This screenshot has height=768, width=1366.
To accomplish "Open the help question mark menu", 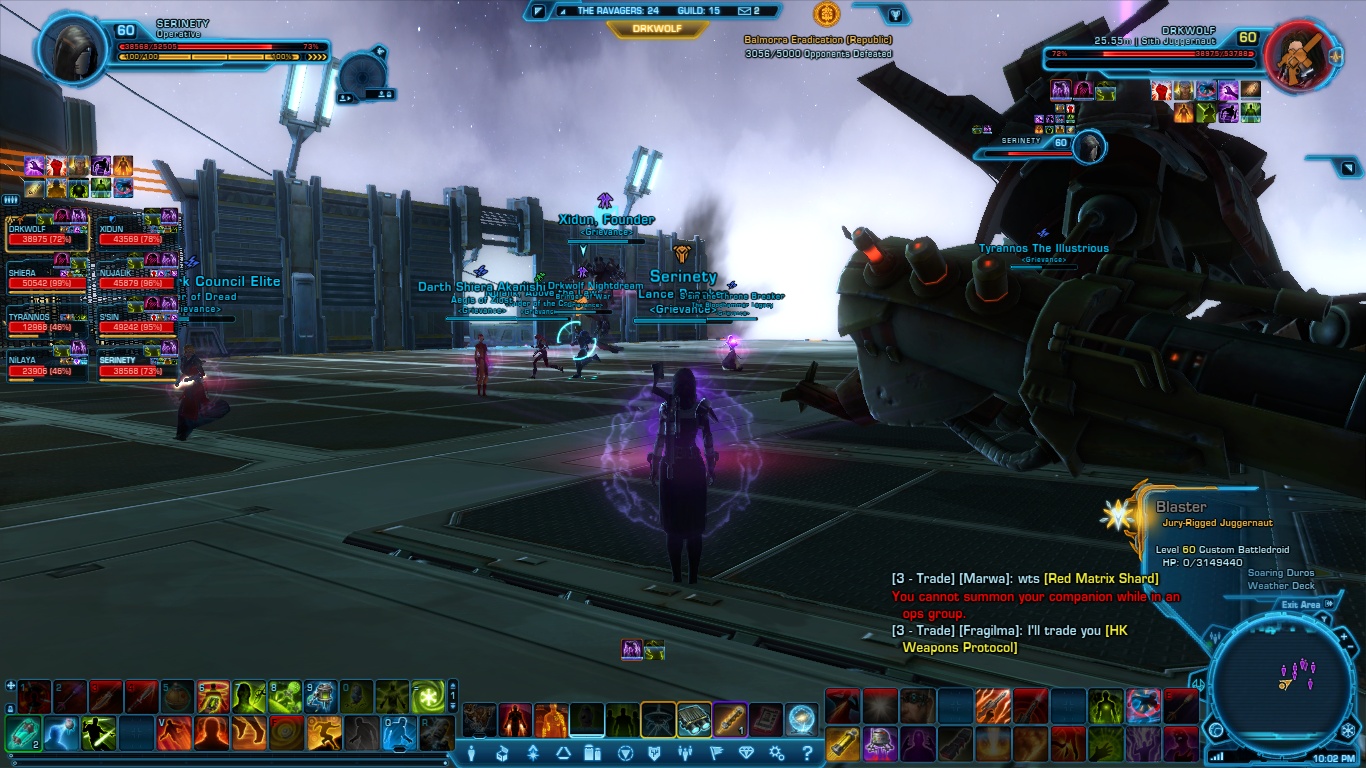I will [807, 753].
